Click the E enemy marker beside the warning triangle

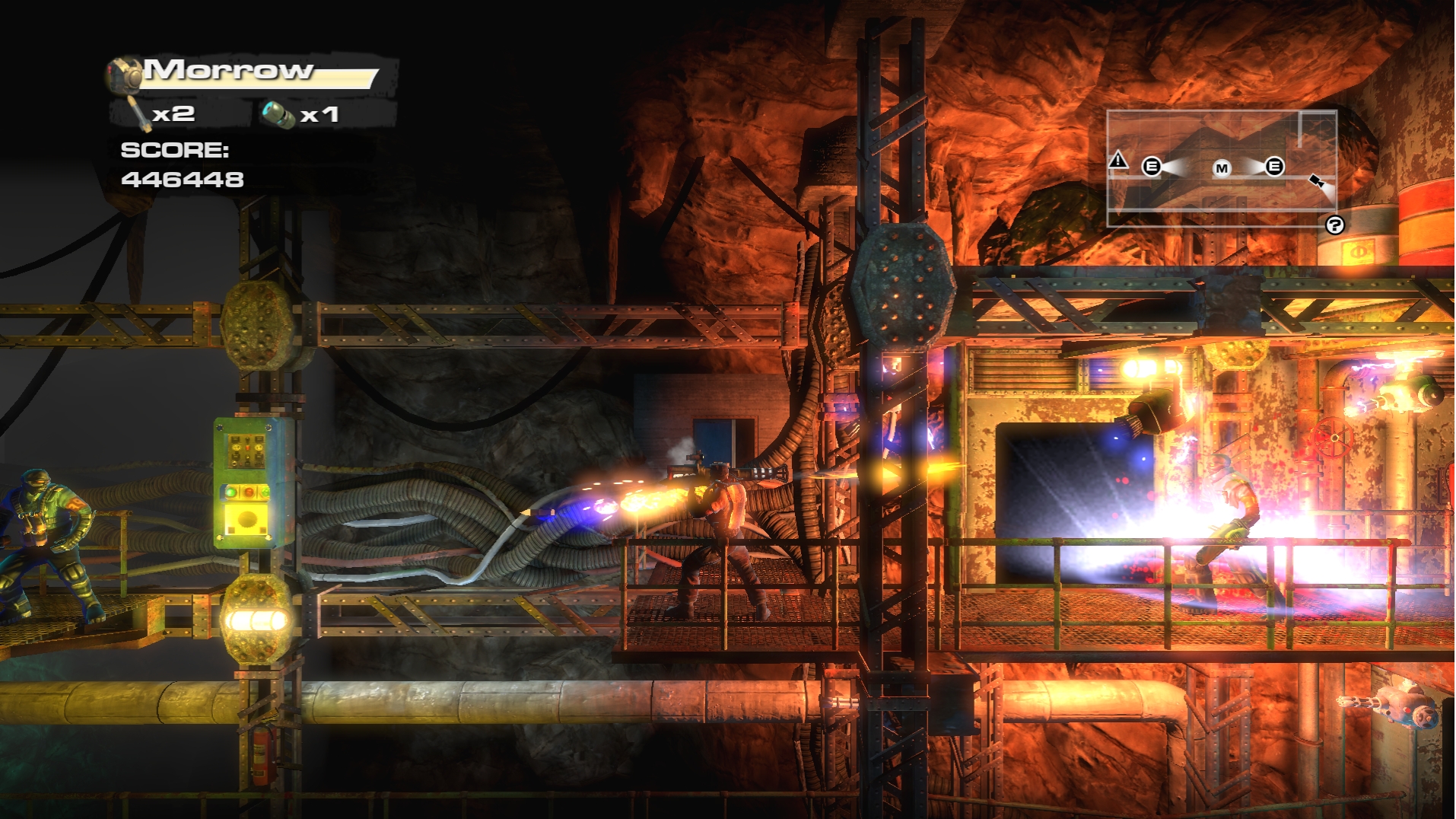click(x=1152, y=167)
